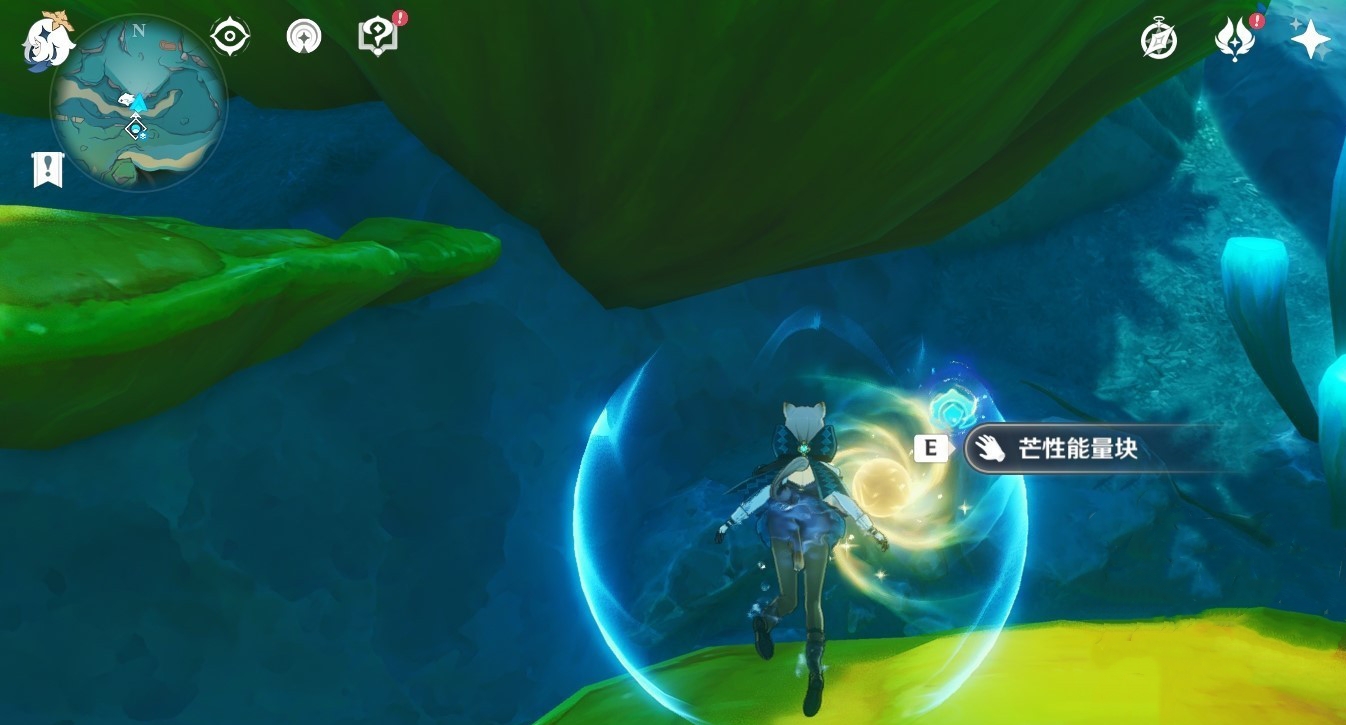Open the four-pointed star wish icon

tap(1310, 40)
